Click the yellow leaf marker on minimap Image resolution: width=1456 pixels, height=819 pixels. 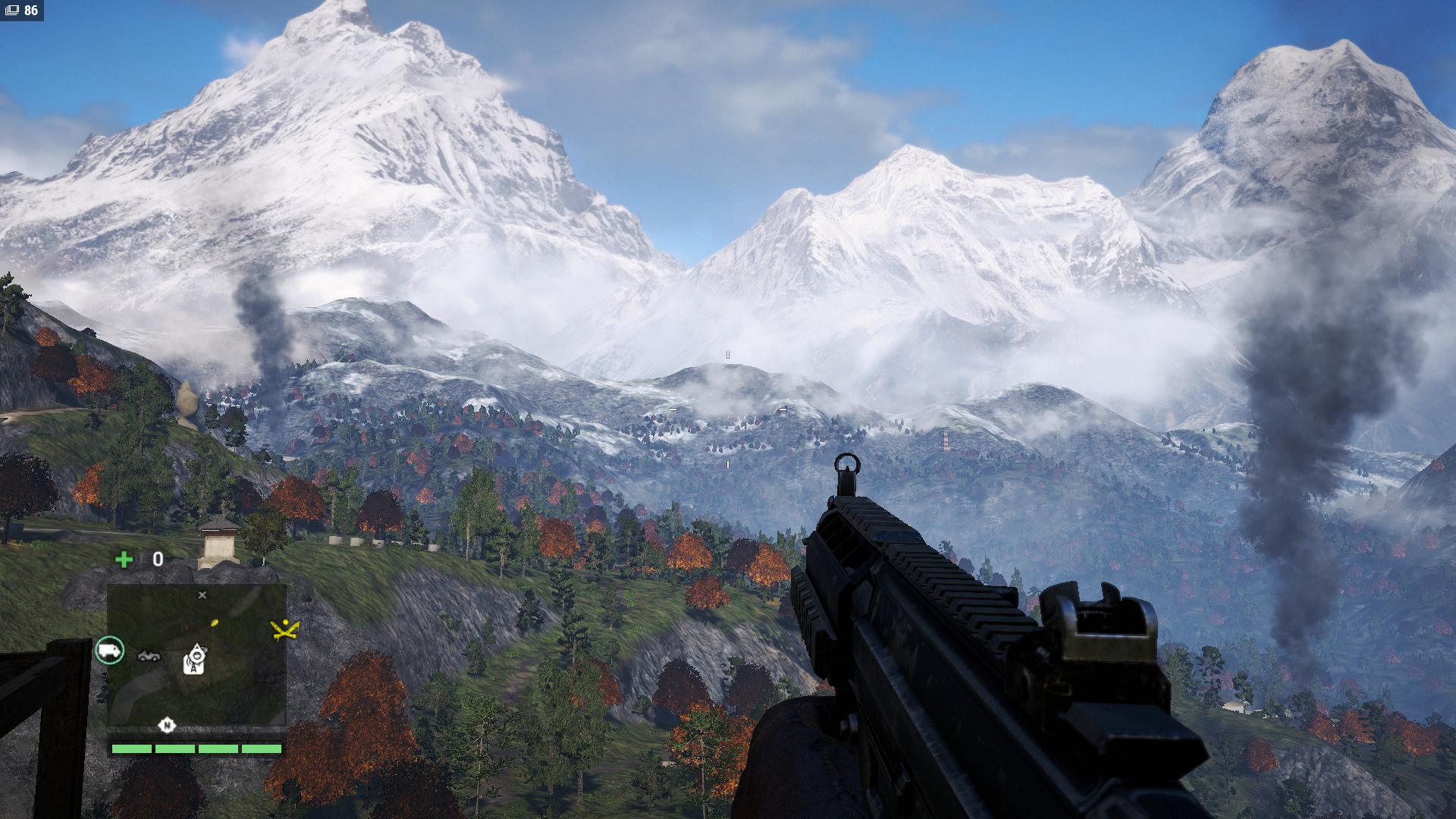215,623
